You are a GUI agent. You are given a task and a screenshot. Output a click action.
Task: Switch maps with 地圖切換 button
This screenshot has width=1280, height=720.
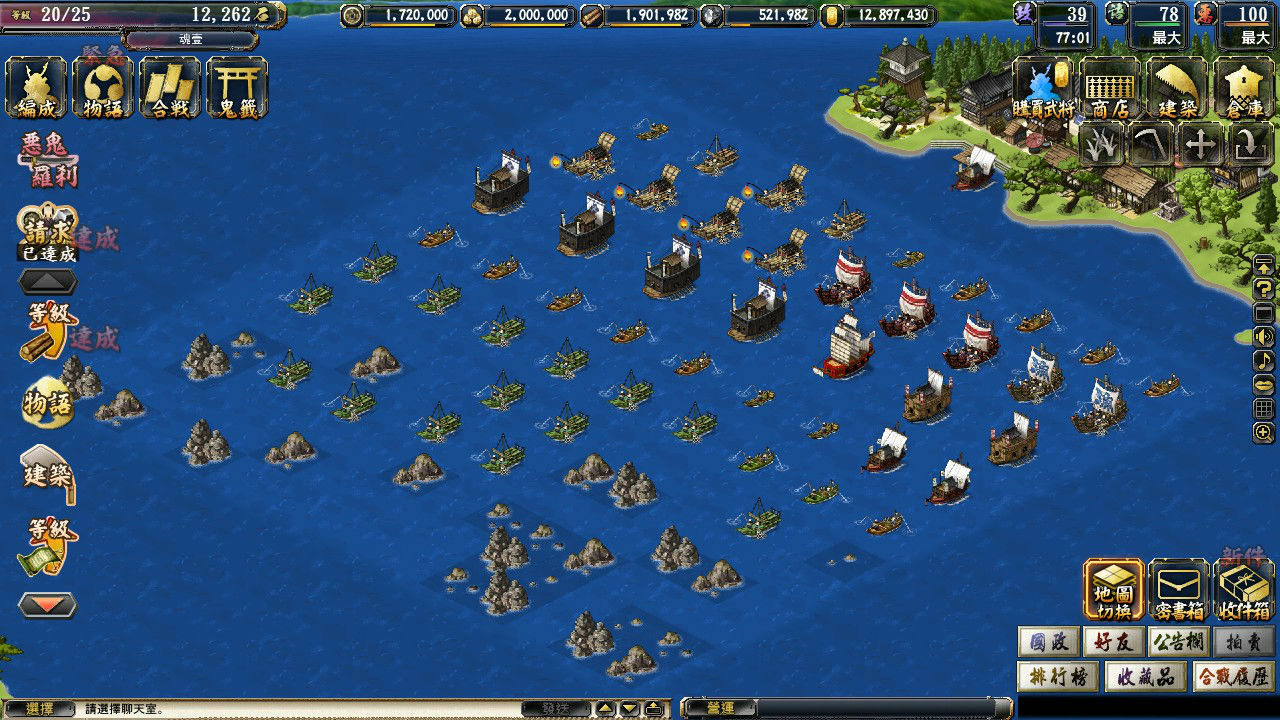1113,589
